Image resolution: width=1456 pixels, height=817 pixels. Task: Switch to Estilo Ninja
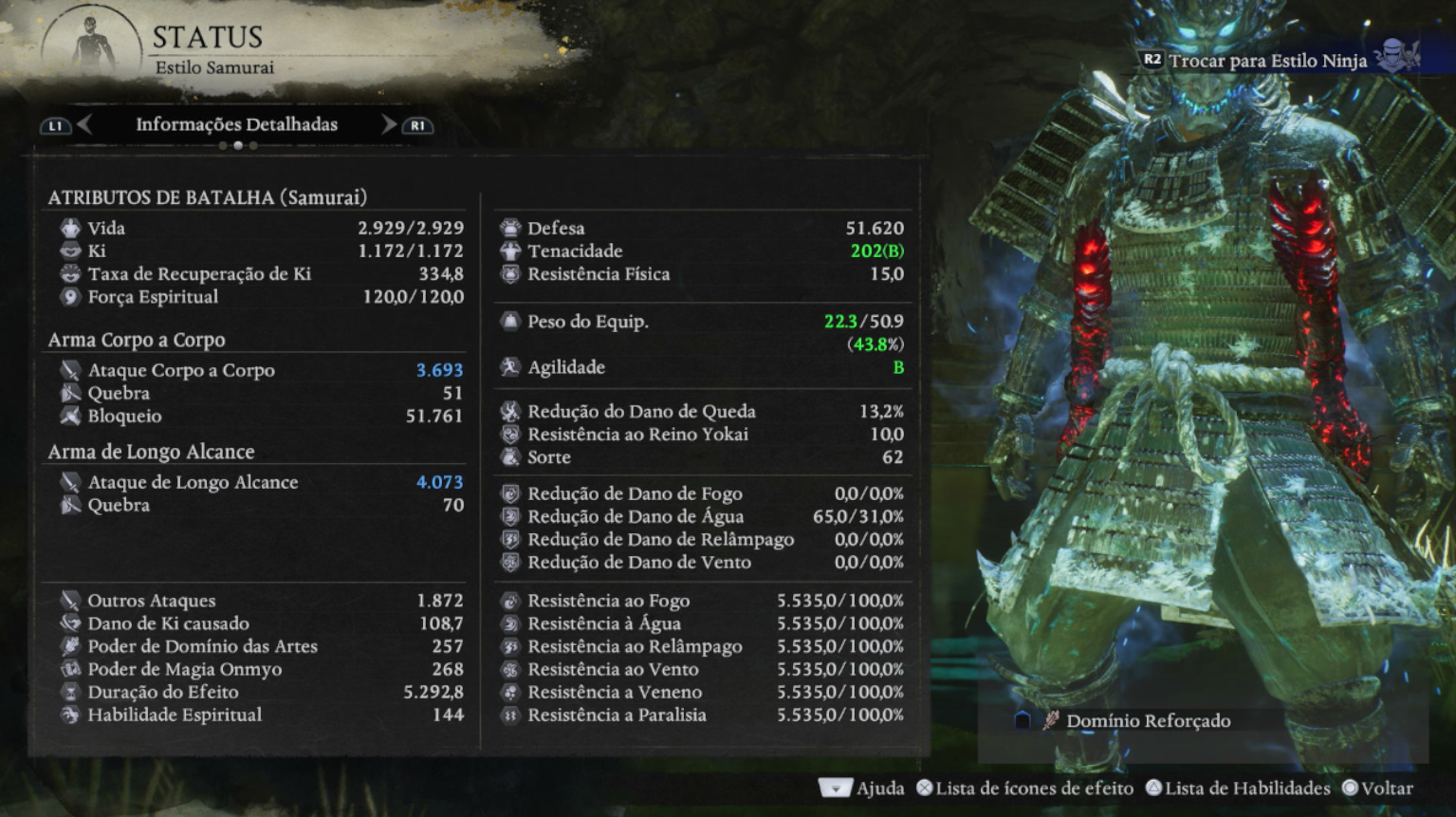click(1267, 61)
